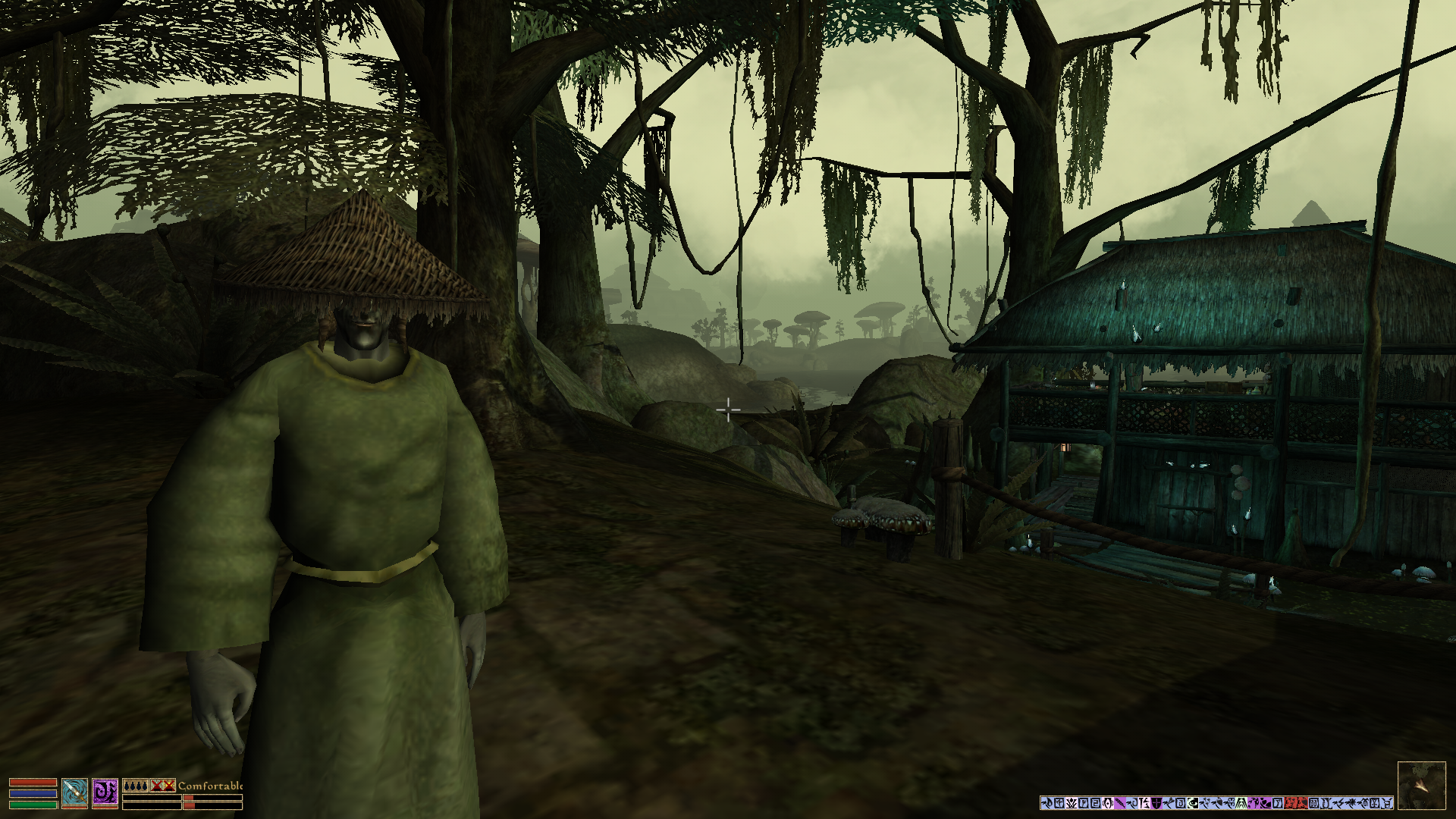Click the equipped dagger weapon icon

click(74, 792)
